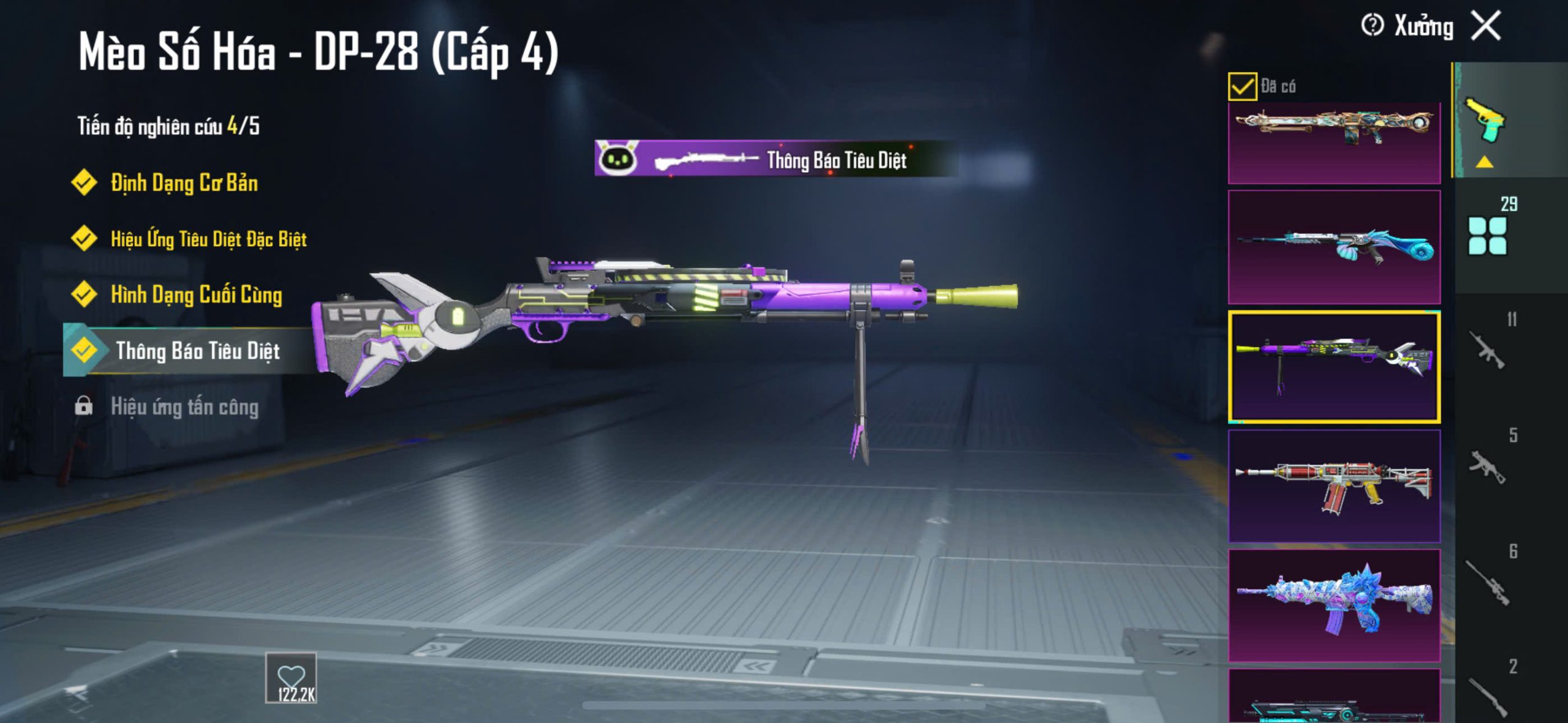Open the red and white rifle skin thumbnail
Image resolution: width=1568 pixels, height=723 pixels.
1334,486
